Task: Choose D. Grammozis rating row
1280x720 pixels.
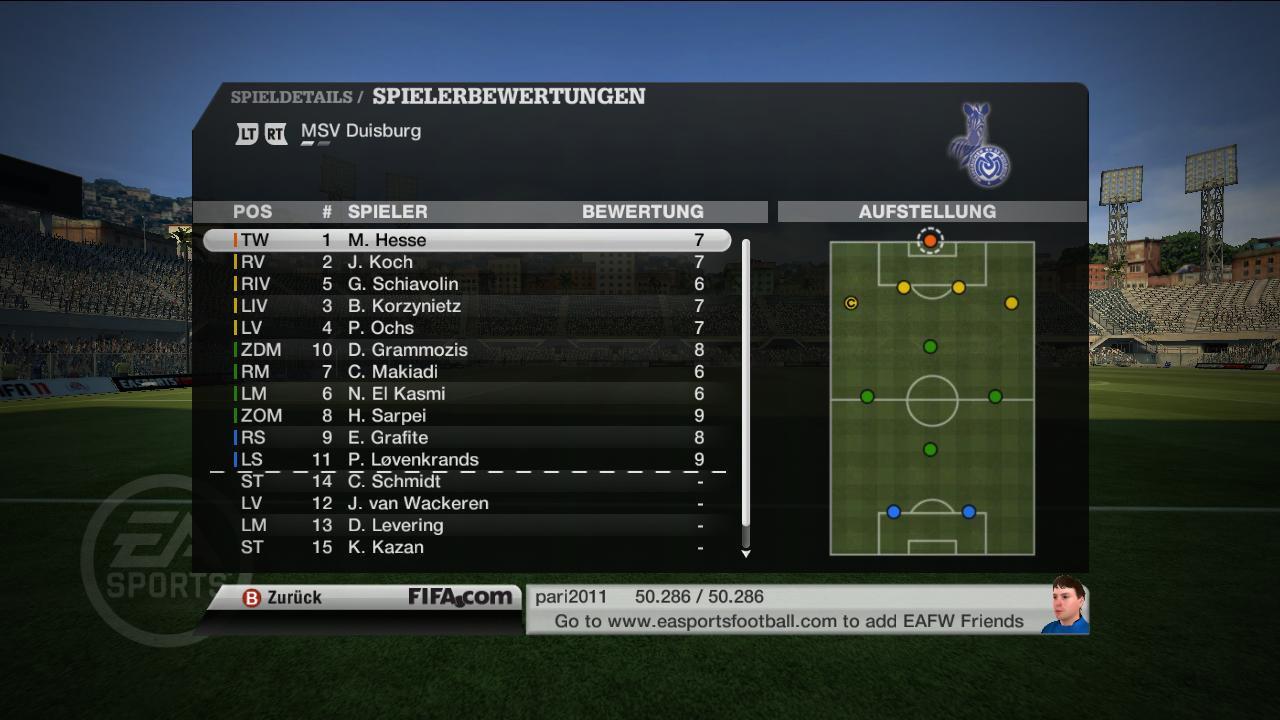Action: (466, 350)
